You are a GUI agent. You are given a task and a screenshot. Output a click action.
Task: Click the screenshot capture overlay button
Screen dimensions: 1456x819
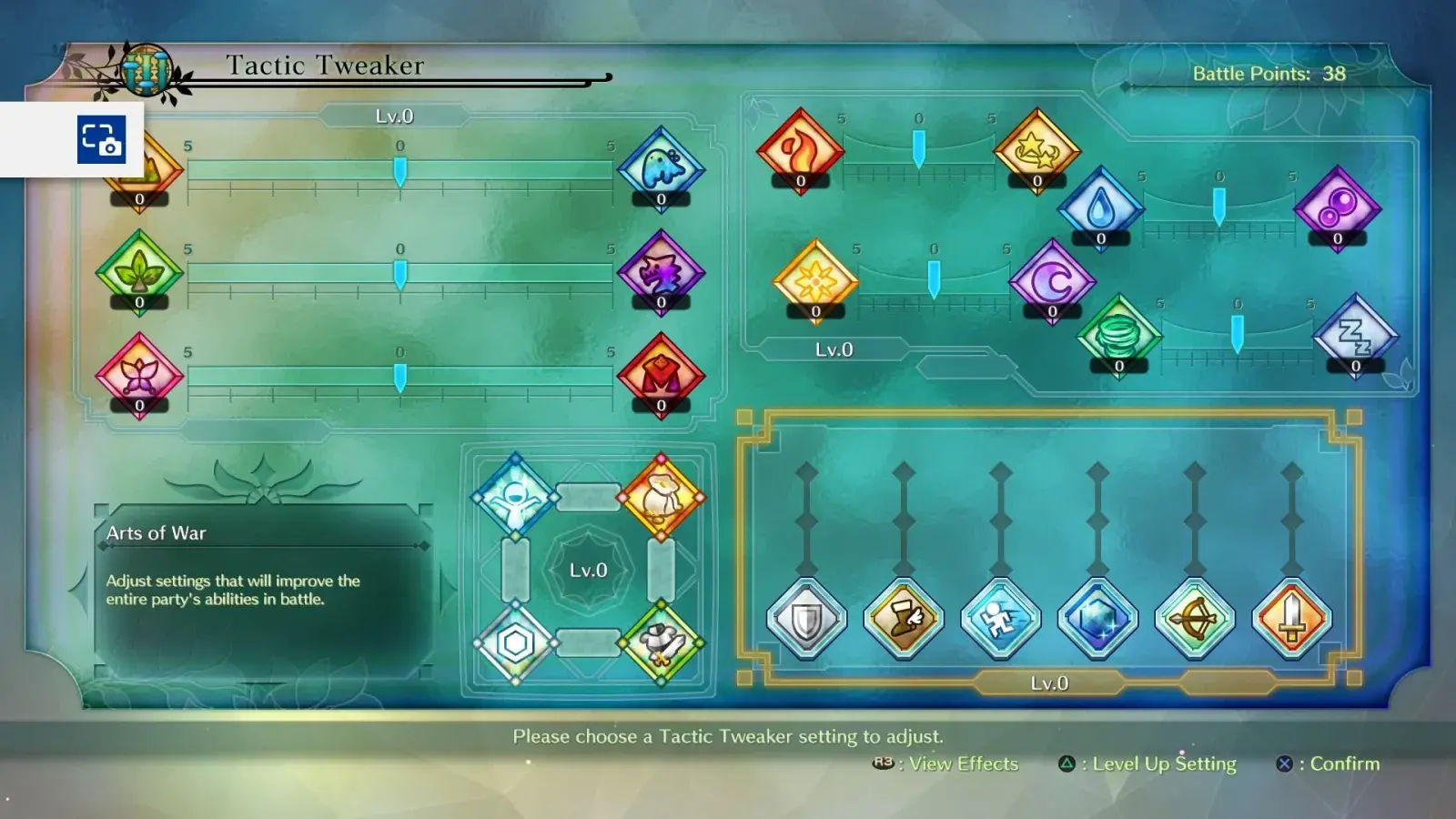[x=101, y=139]
